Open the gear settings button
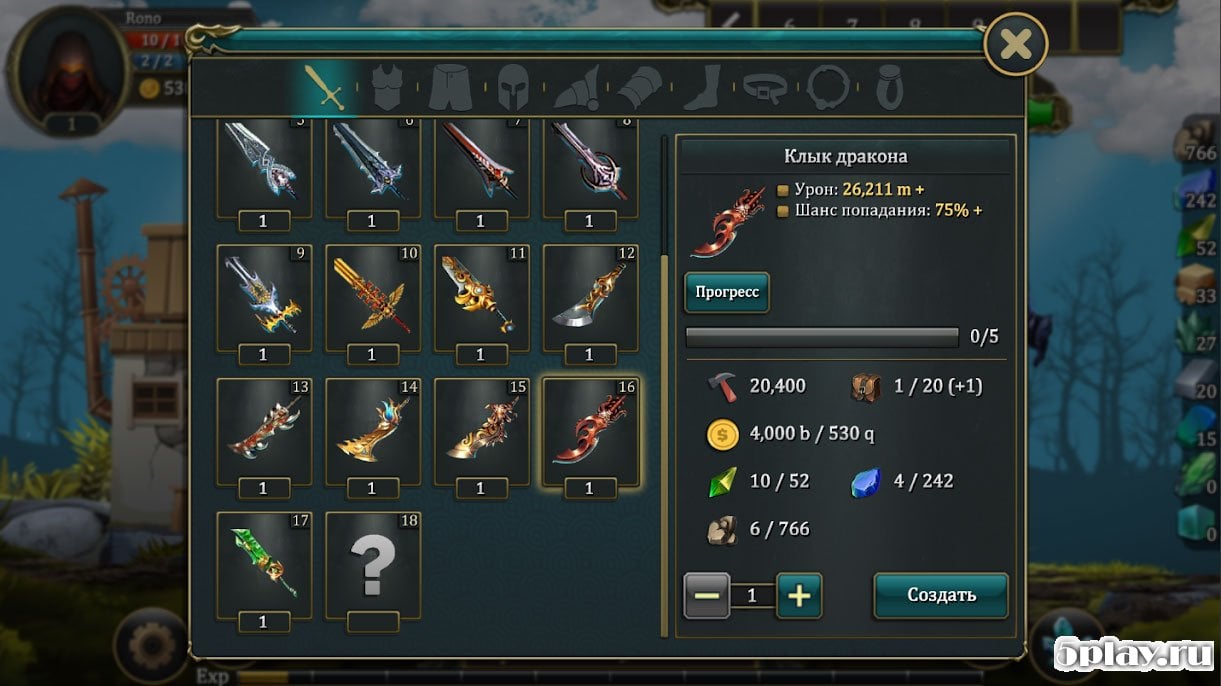This screenshot has height=686, width=1221. (x=152, y=646)
